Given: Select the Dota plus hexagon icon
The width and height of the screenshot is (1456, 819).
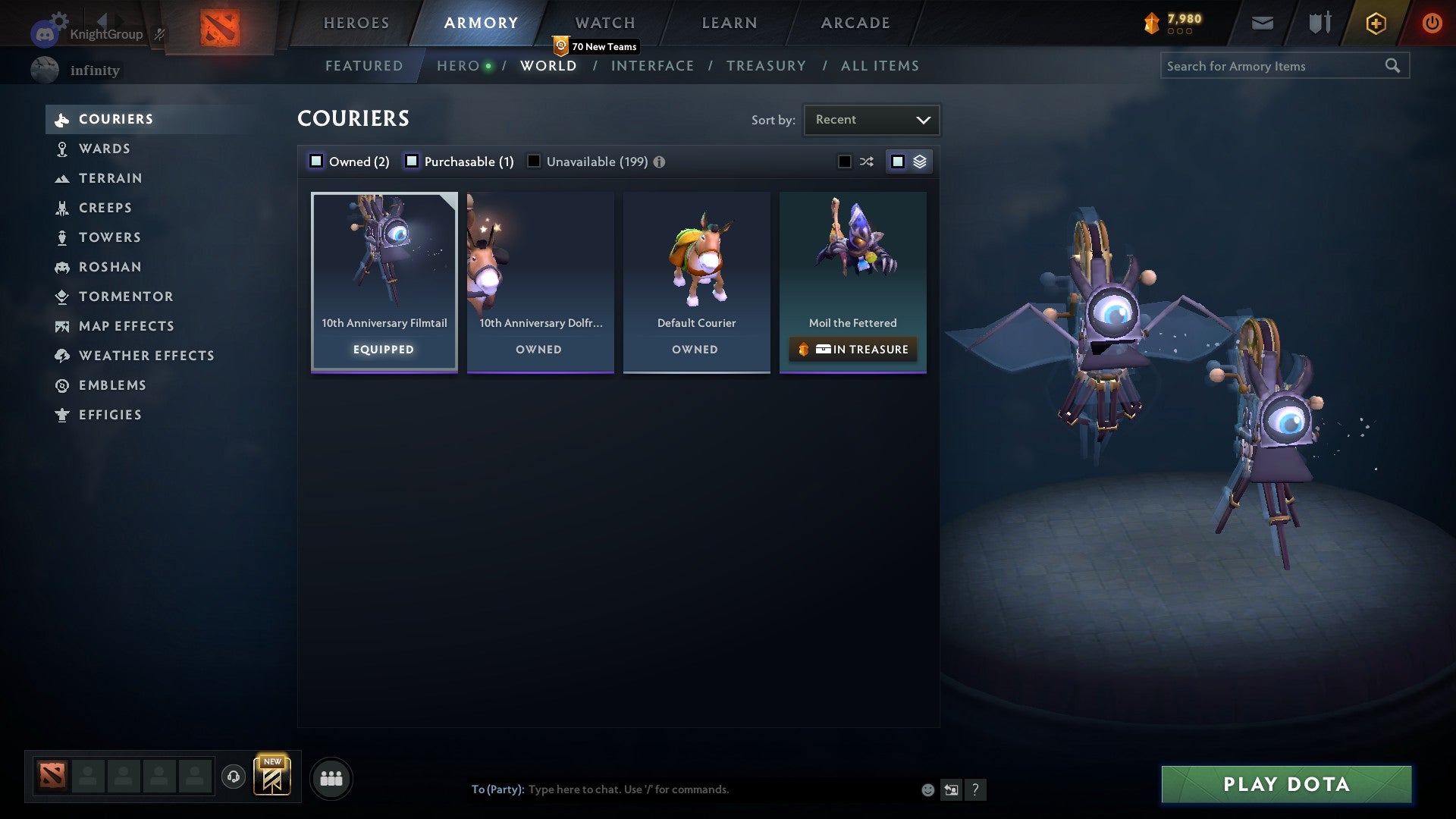Looking at the screenshot, I should pyautogui.click(x=1375, y=23).
